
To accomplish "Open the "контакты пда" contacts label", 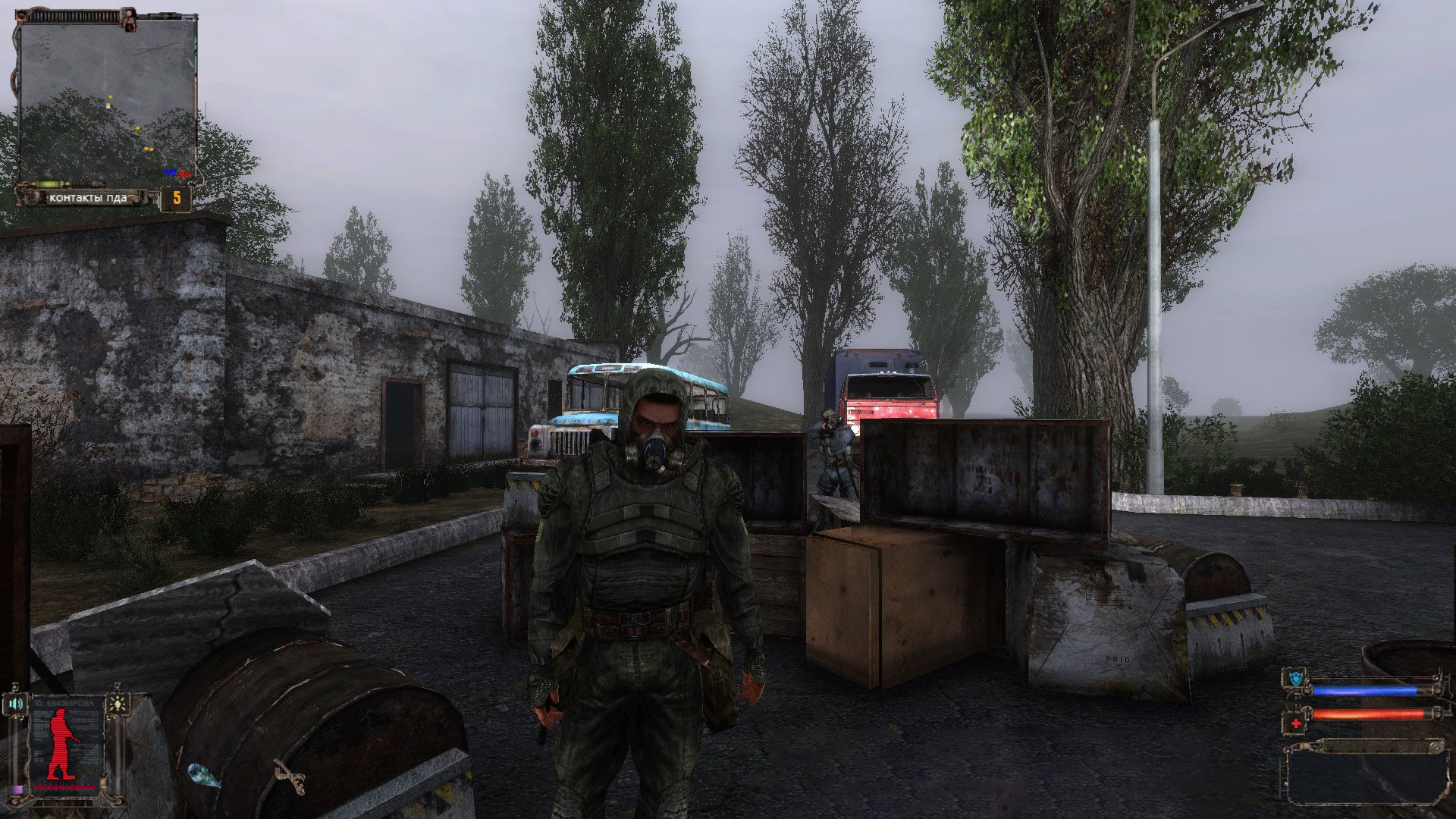I will (x=86, y=198).
